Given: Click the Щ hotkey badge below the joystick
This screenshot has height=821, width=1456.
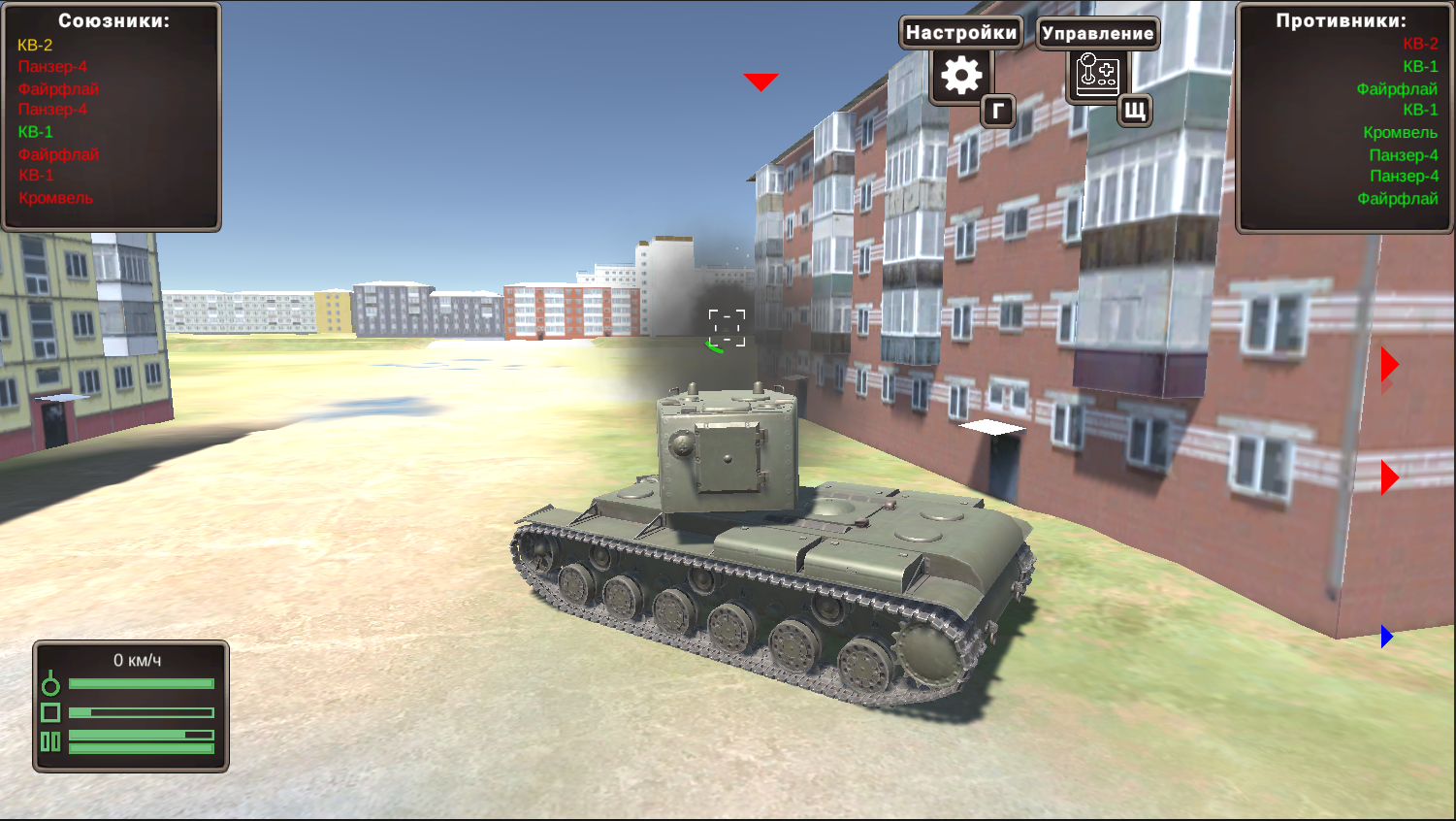Looking at the screenshot, I should [1133, 112].
